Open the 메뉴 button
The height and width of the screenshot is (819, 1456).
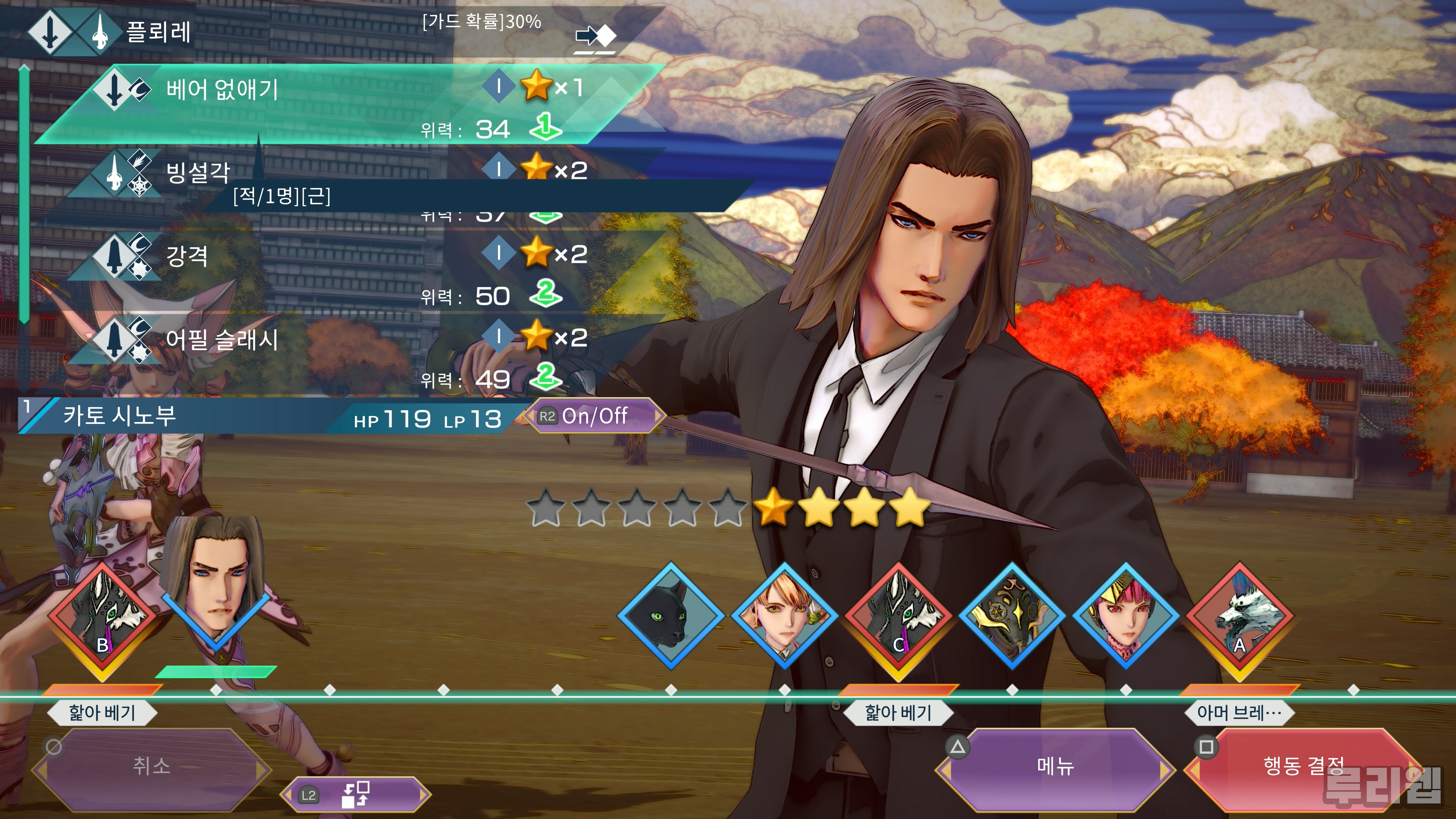(1055, 767)
